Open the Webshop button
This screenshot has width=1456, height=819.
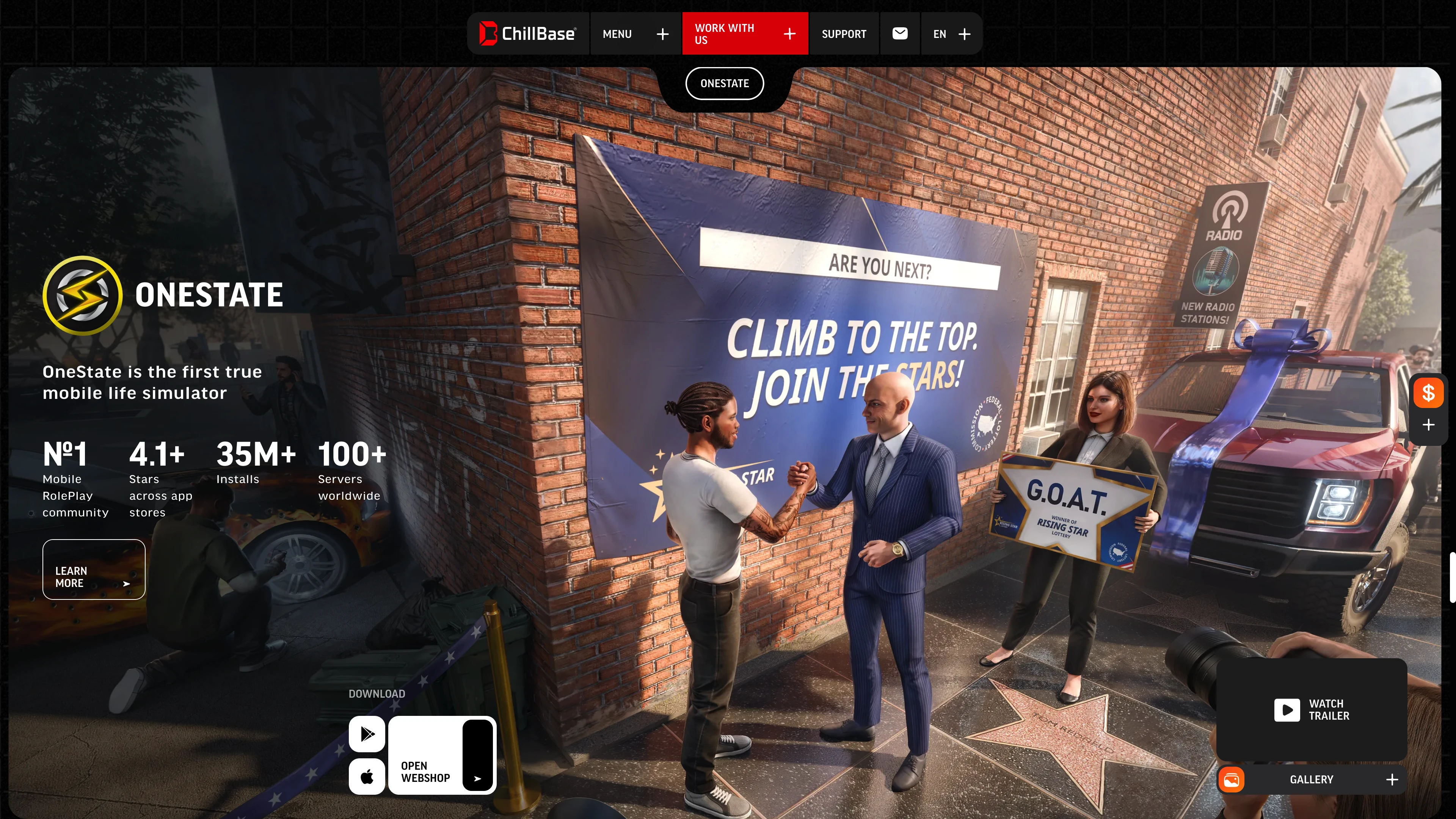(x=442, y=755)
